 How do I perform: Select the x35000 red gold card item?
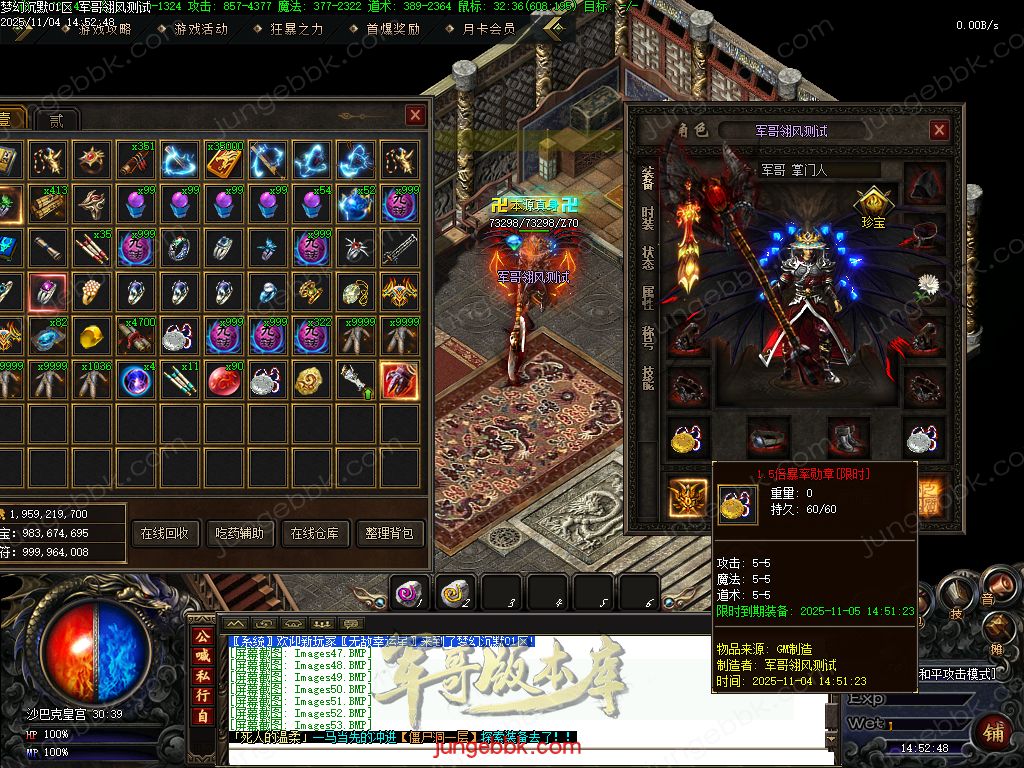tap(225, 158)
